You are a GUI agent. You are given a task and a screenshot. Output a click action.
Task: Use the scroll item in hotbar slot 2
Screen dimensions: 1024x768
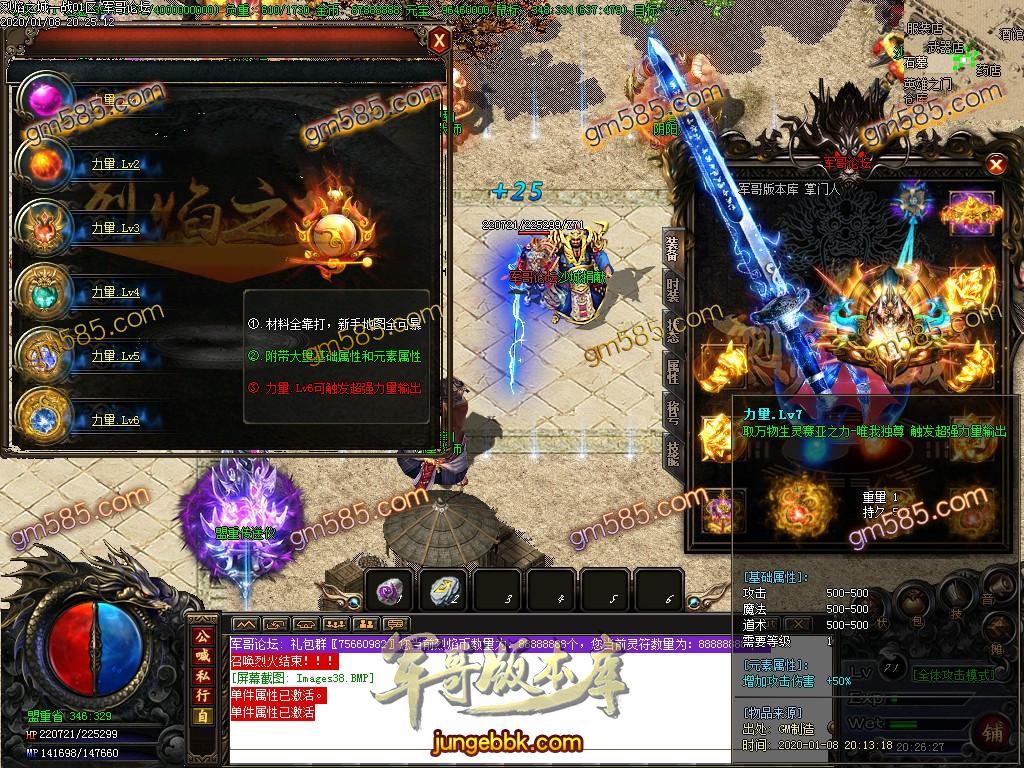[x=440, y=591]
